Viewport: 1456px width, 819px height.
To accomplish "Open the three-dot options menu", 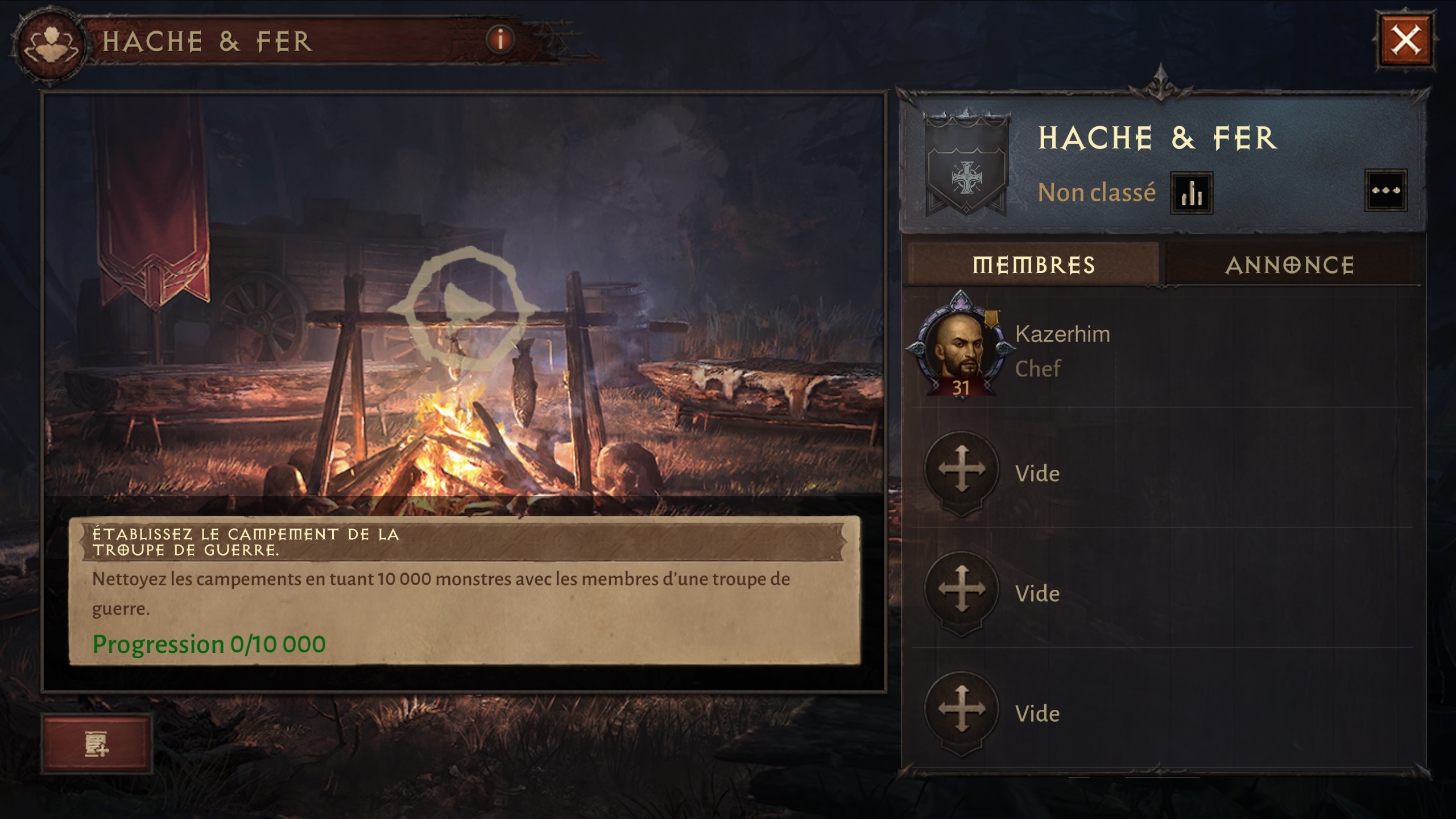I will click(x=1386, y=191).
